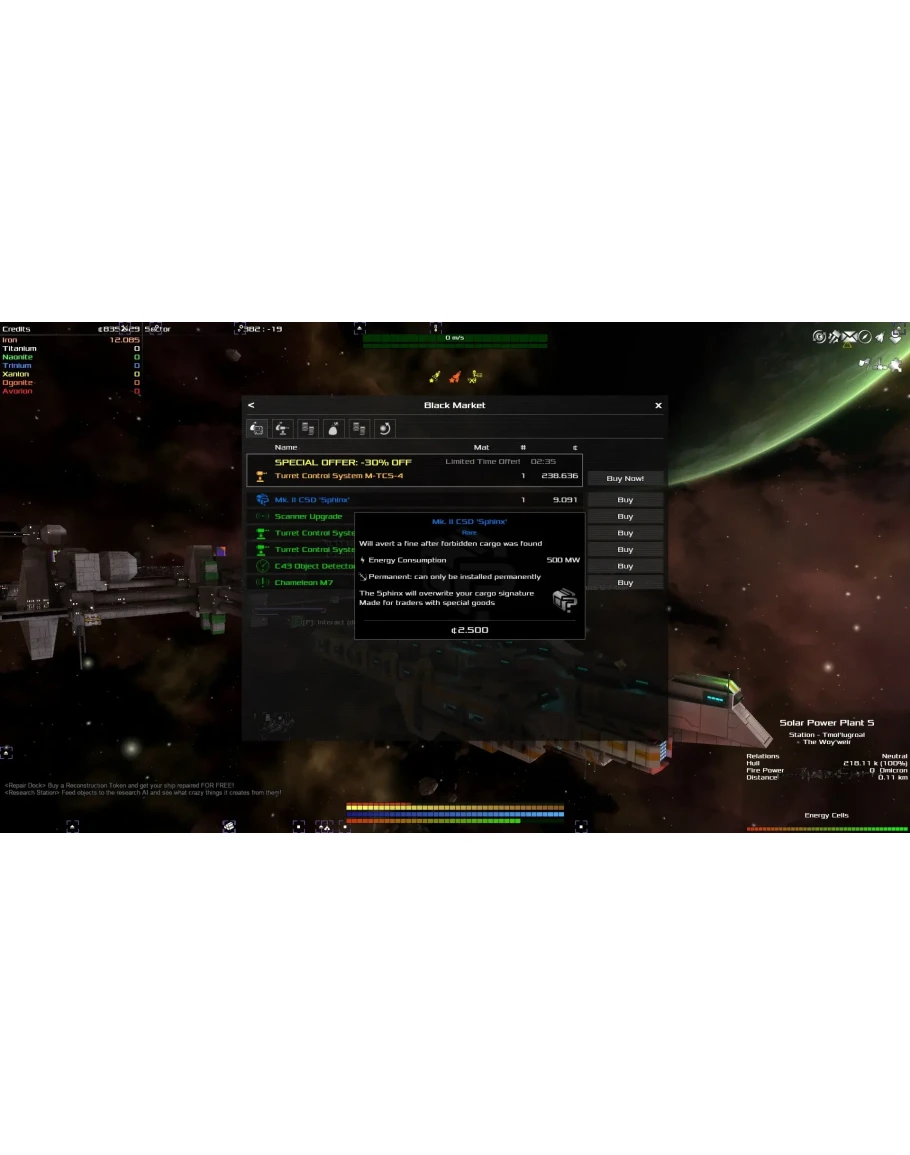
Task: Buy the Chameleon M7 upgrade
Action: (x=625, y=582)
